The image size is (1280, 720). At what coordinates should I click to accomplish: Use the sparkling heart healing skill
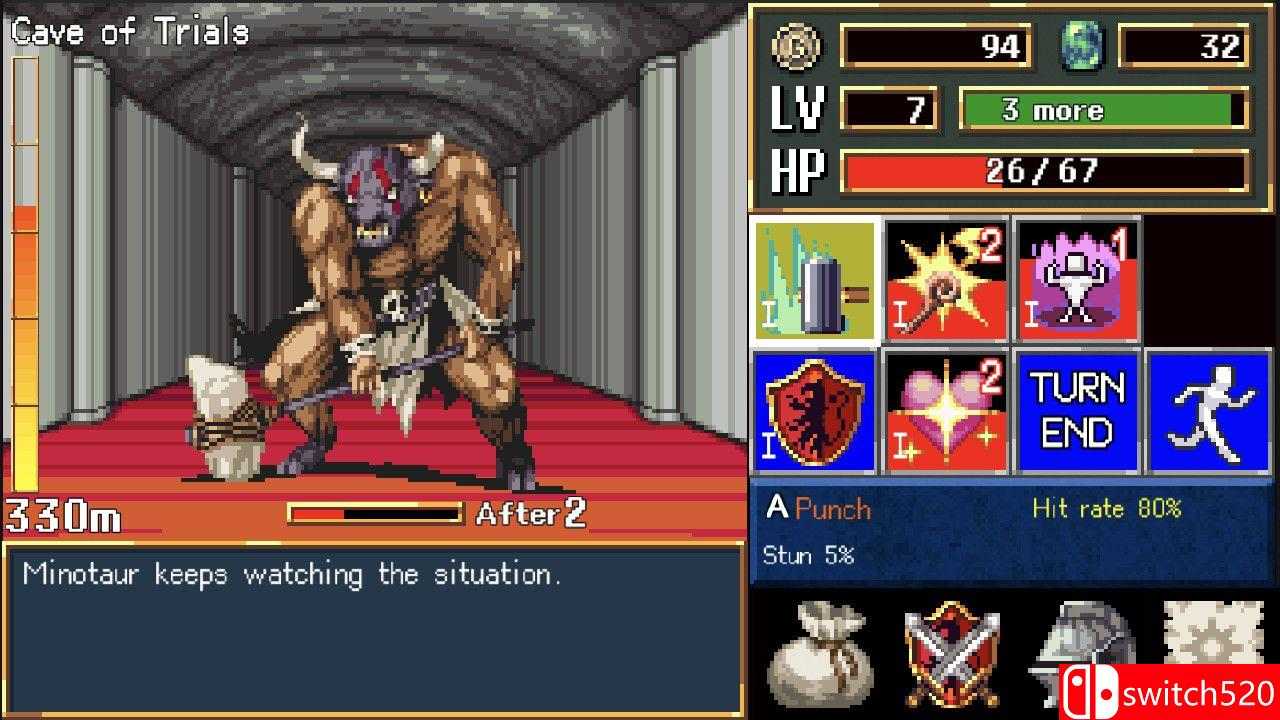click(x=945, y=412)
